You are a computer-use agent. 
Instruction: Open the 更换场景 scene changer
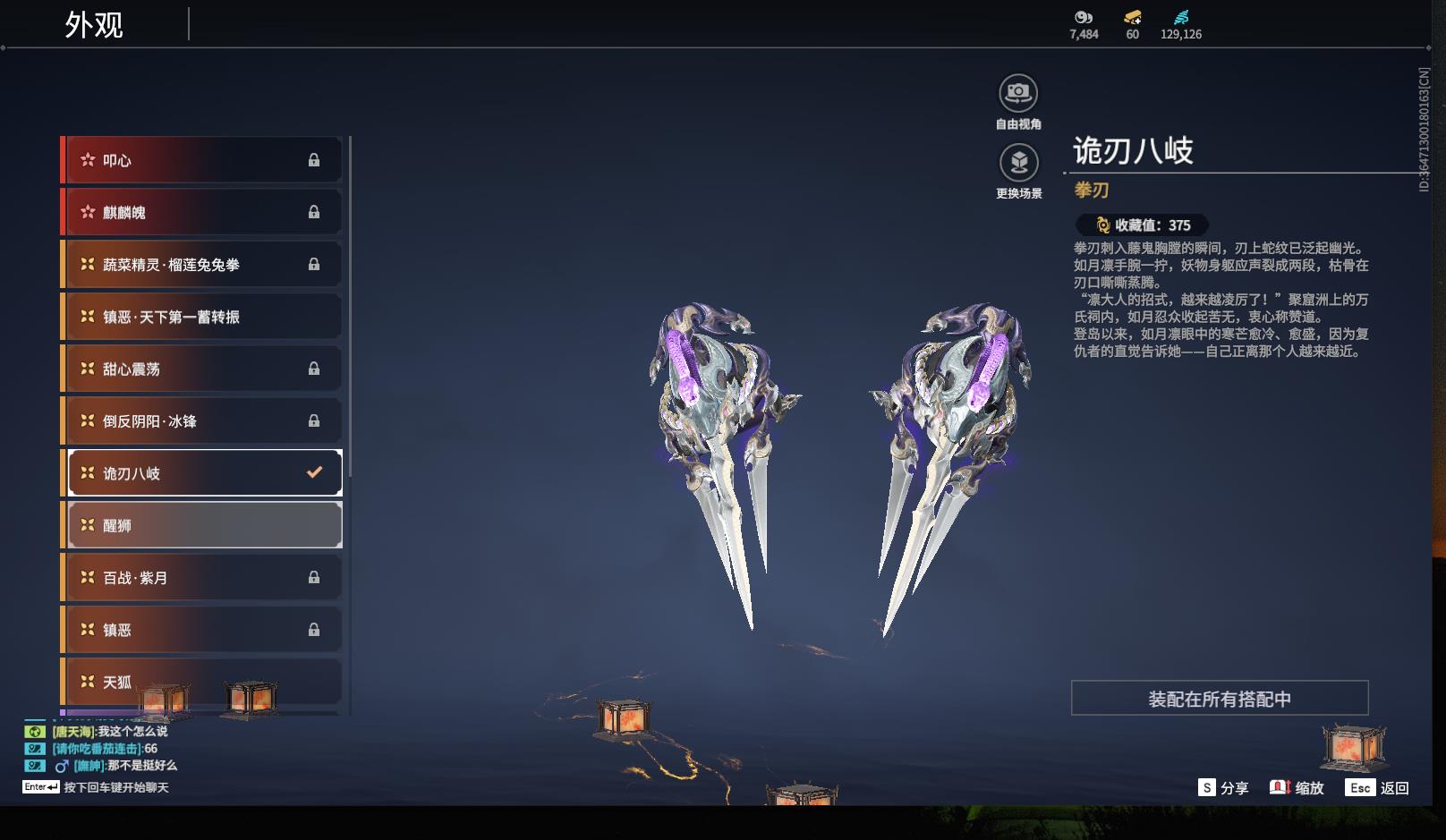pos(1018,163)
